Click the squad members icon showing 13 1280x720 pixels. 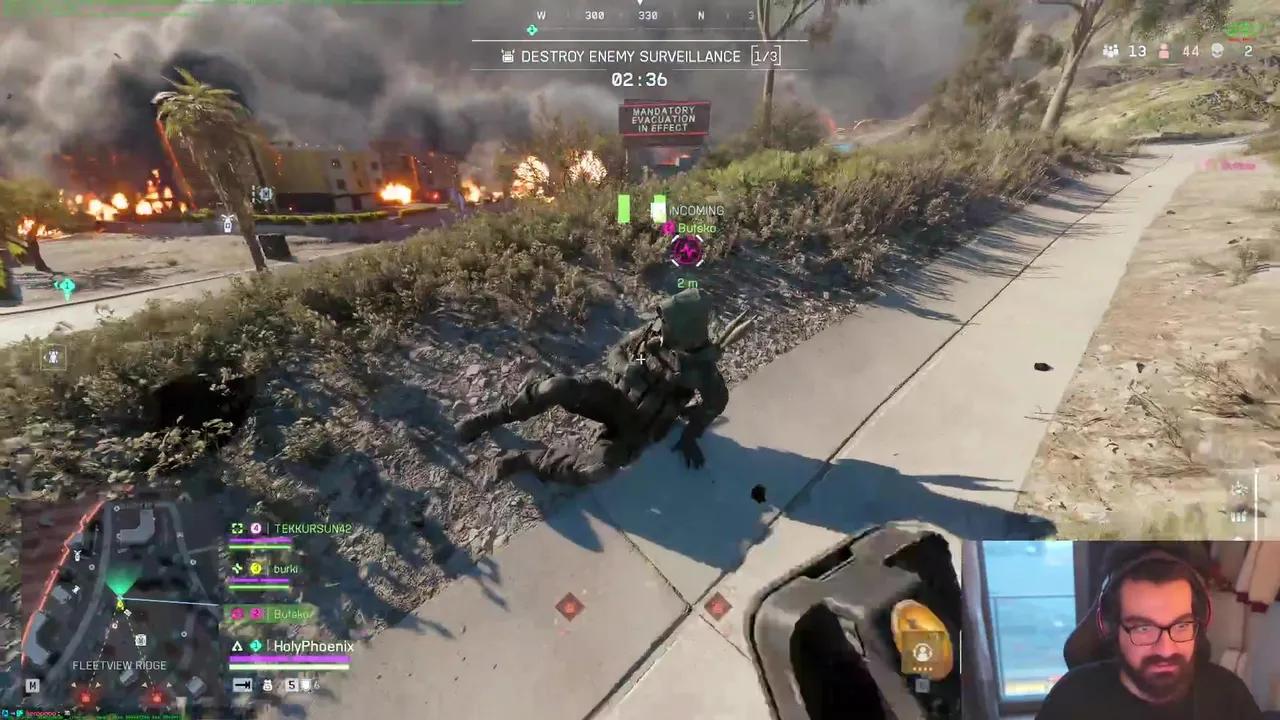1111,50
